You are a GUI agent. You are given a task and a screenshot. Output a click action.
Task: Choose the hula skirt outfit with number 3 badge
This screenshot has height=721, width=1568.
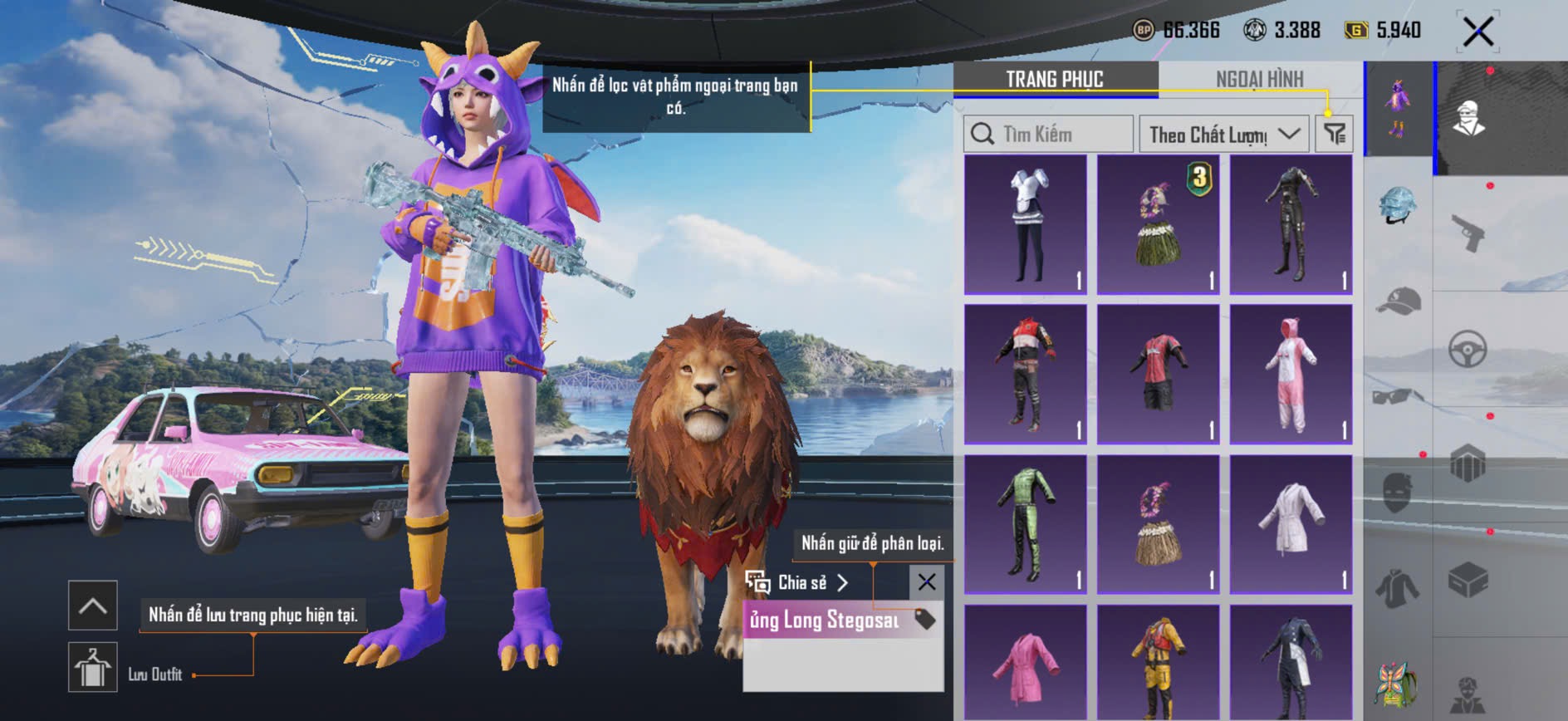[1158, 224]
